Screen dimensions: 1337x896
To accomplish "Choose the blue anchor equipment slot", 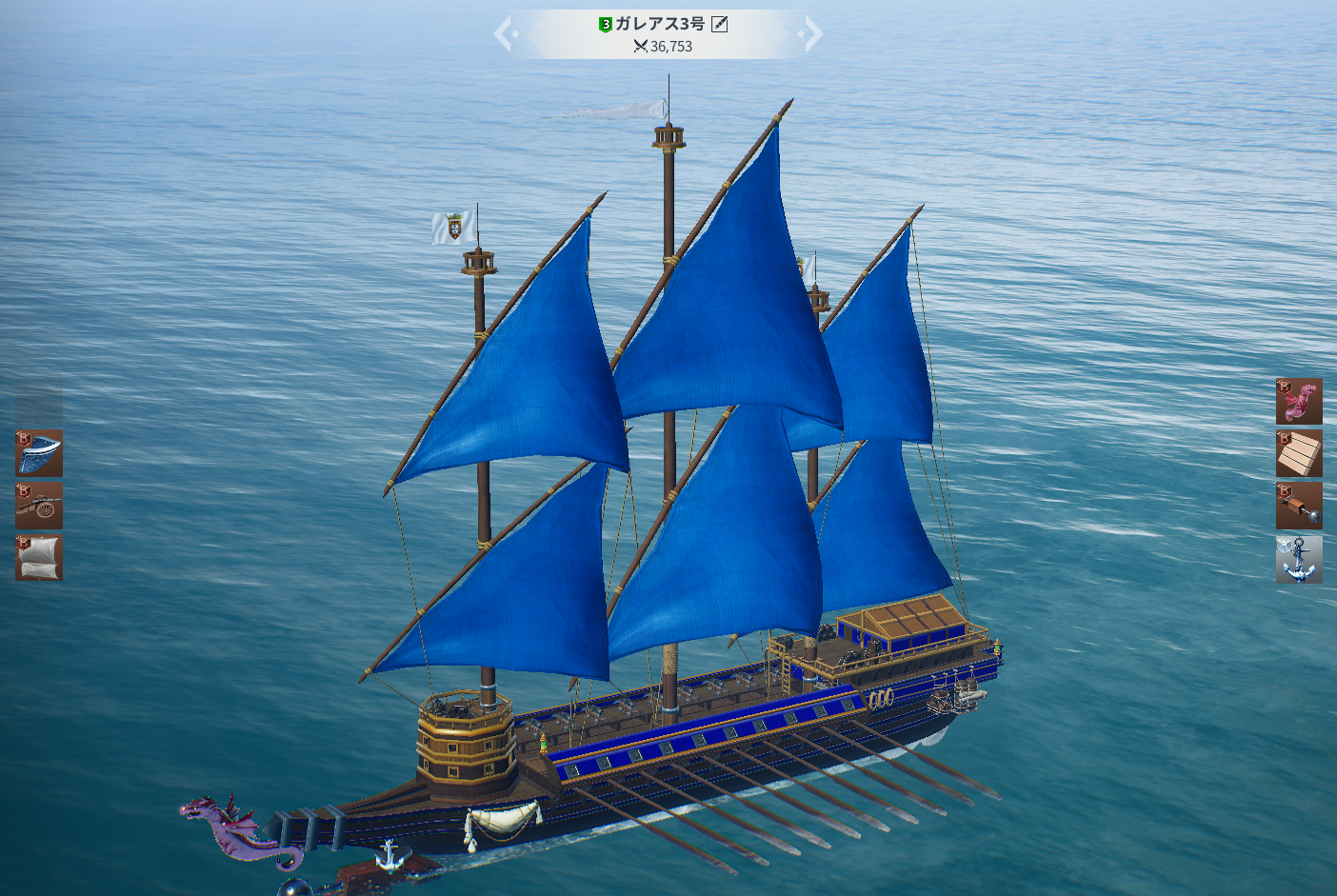I will coord(1299,559).
